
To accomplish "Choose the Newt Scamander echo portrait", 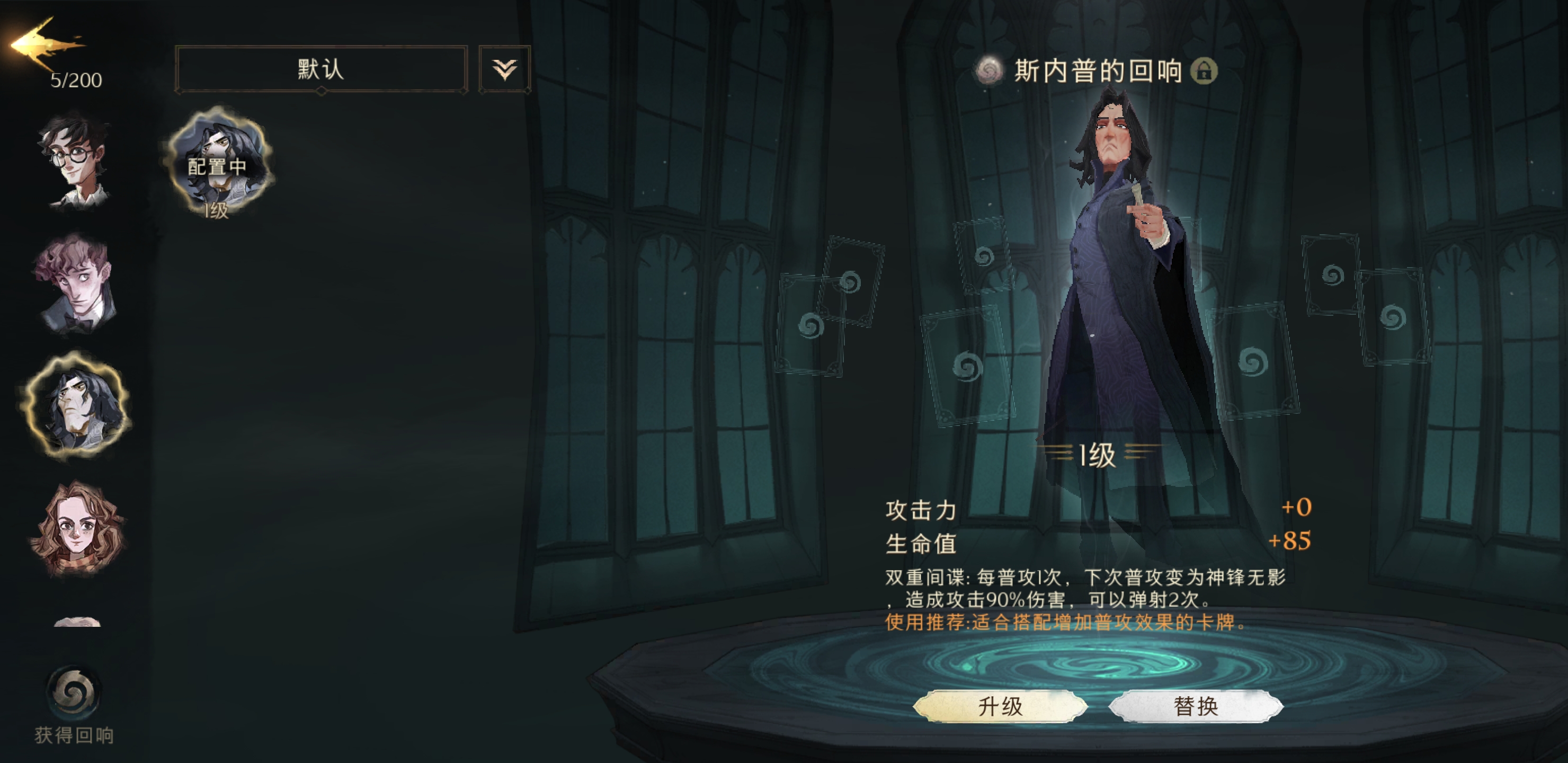I will coord(75,284).
